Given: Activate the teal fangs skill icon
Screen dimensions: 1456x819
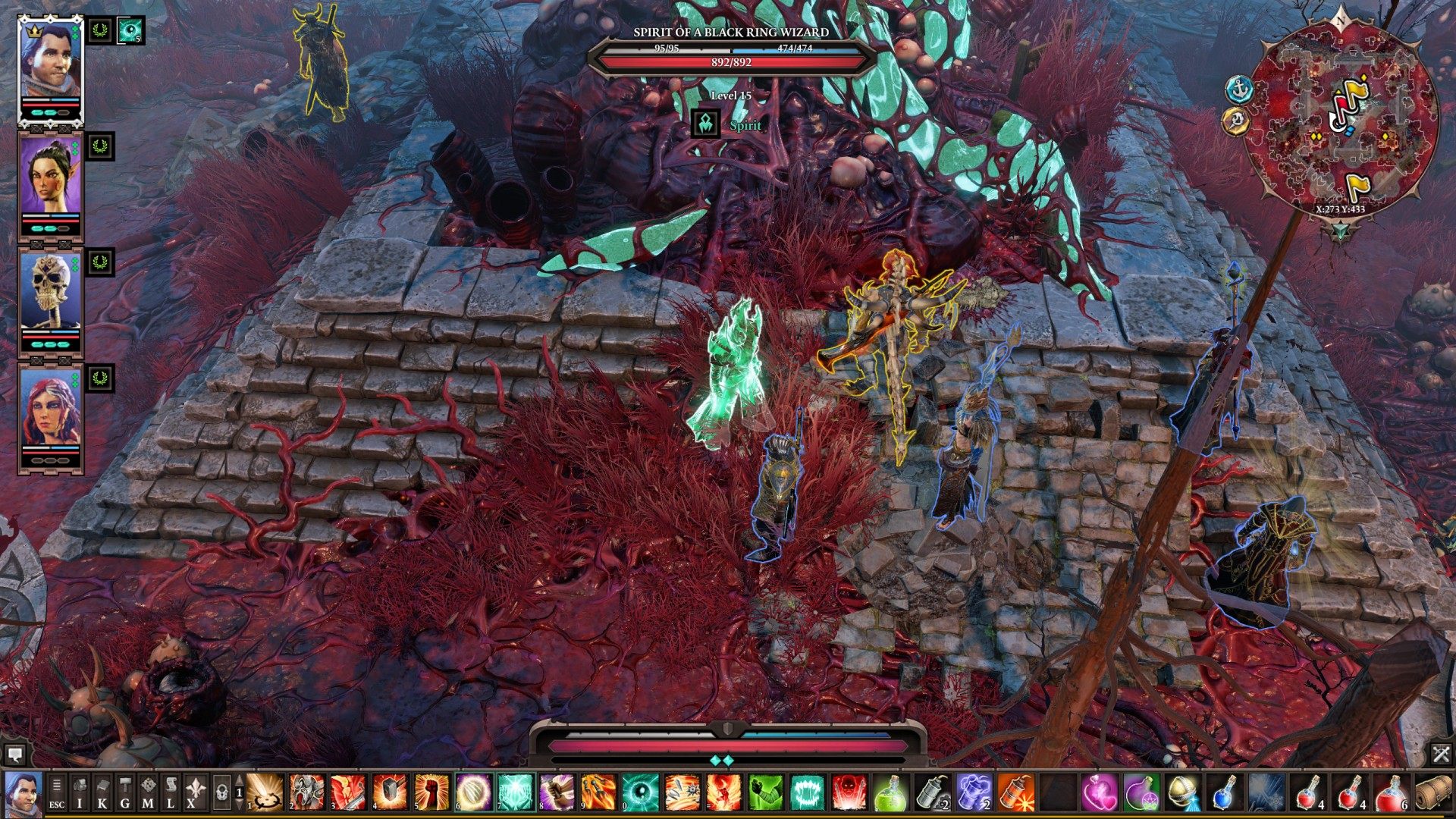Looking at the screenshot, I should 807,792.
